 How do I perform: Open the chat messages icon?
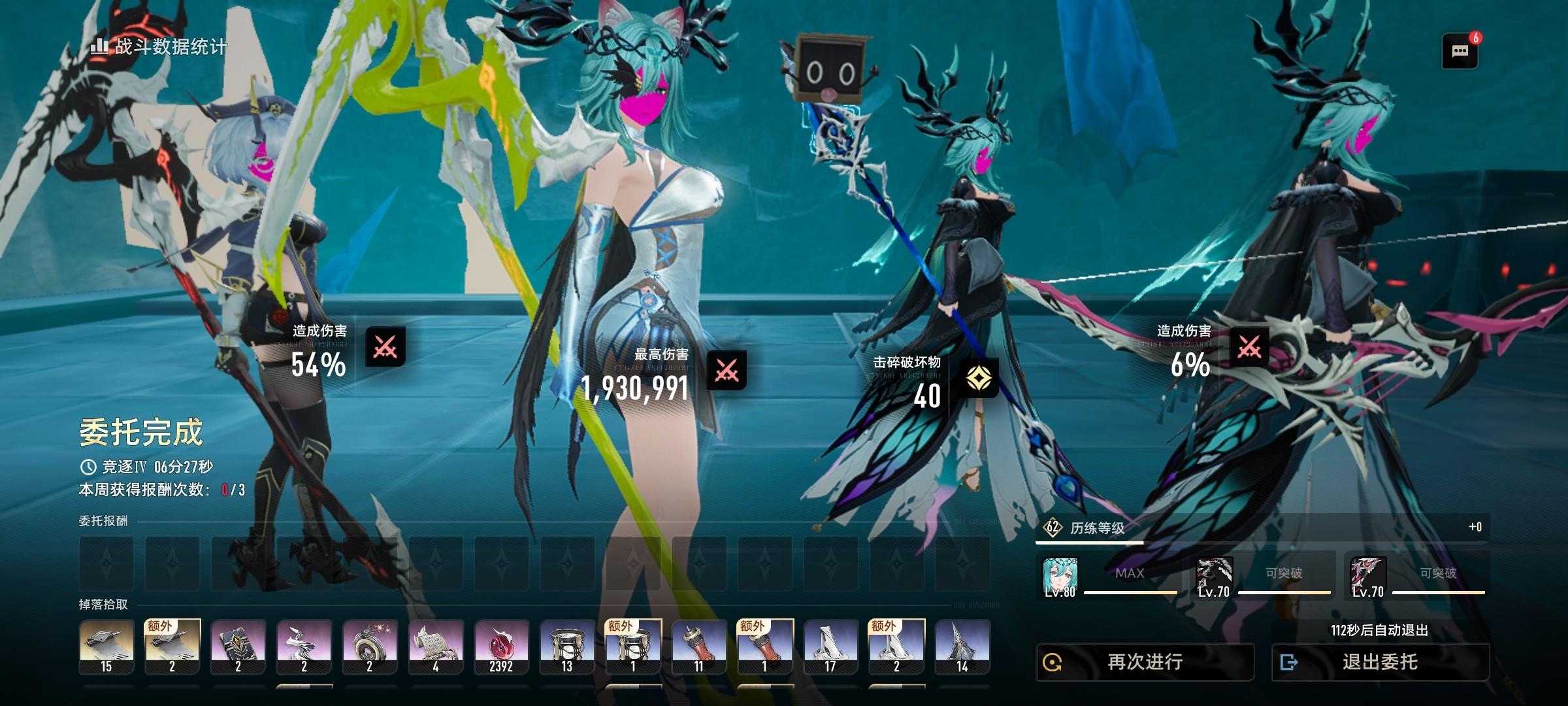click(1460, 51)
